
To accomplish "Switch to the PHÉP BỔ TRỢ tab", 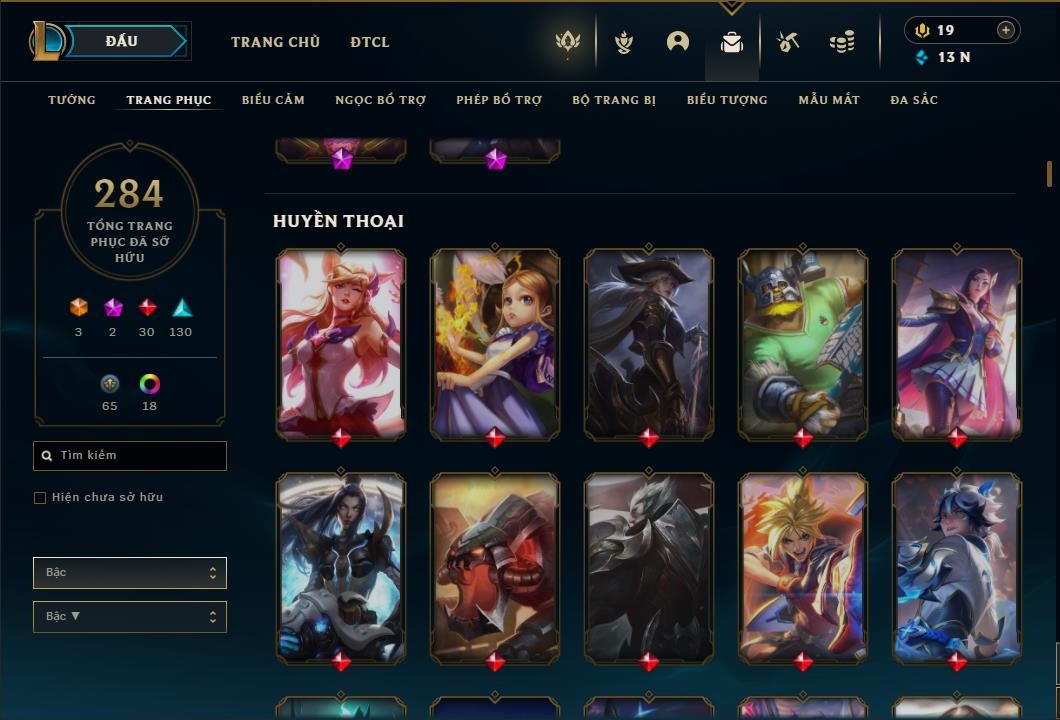I will [x=499, y=100].
